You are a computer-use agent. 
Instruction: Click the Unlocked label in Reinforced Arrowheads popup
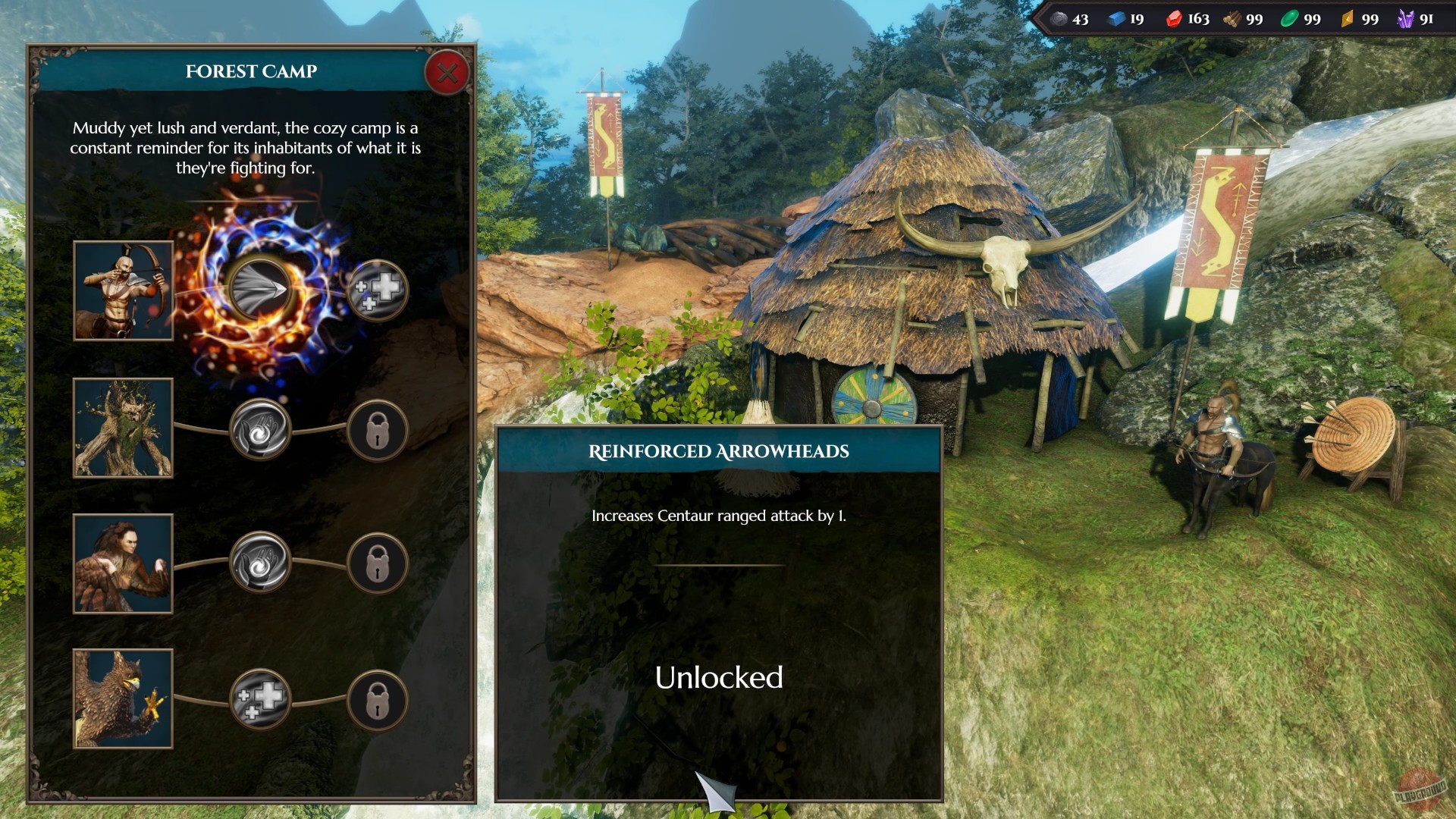coord(719,677)
